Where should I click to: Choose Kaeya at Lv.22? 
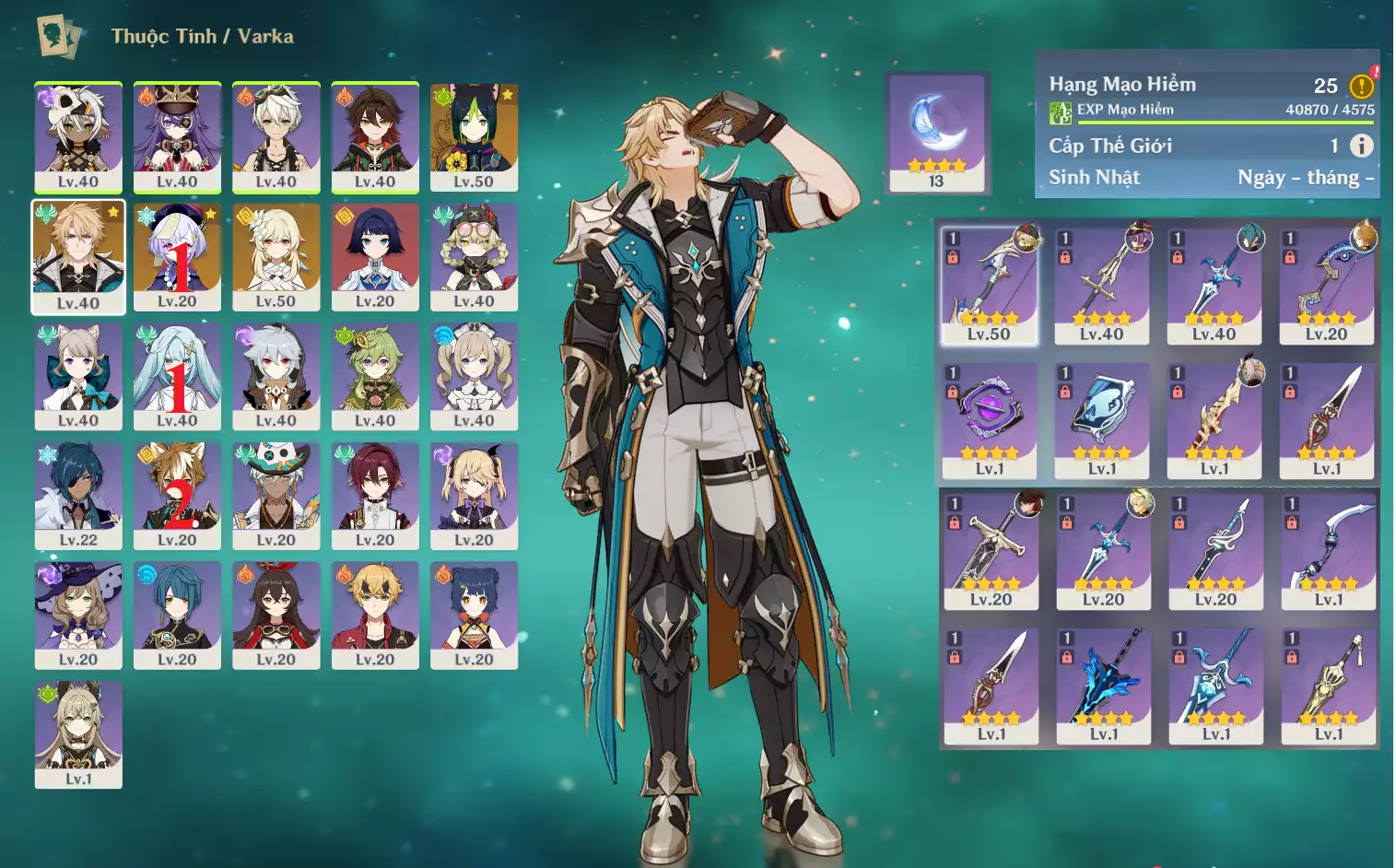pyautogui.click(x=78, y=496)
